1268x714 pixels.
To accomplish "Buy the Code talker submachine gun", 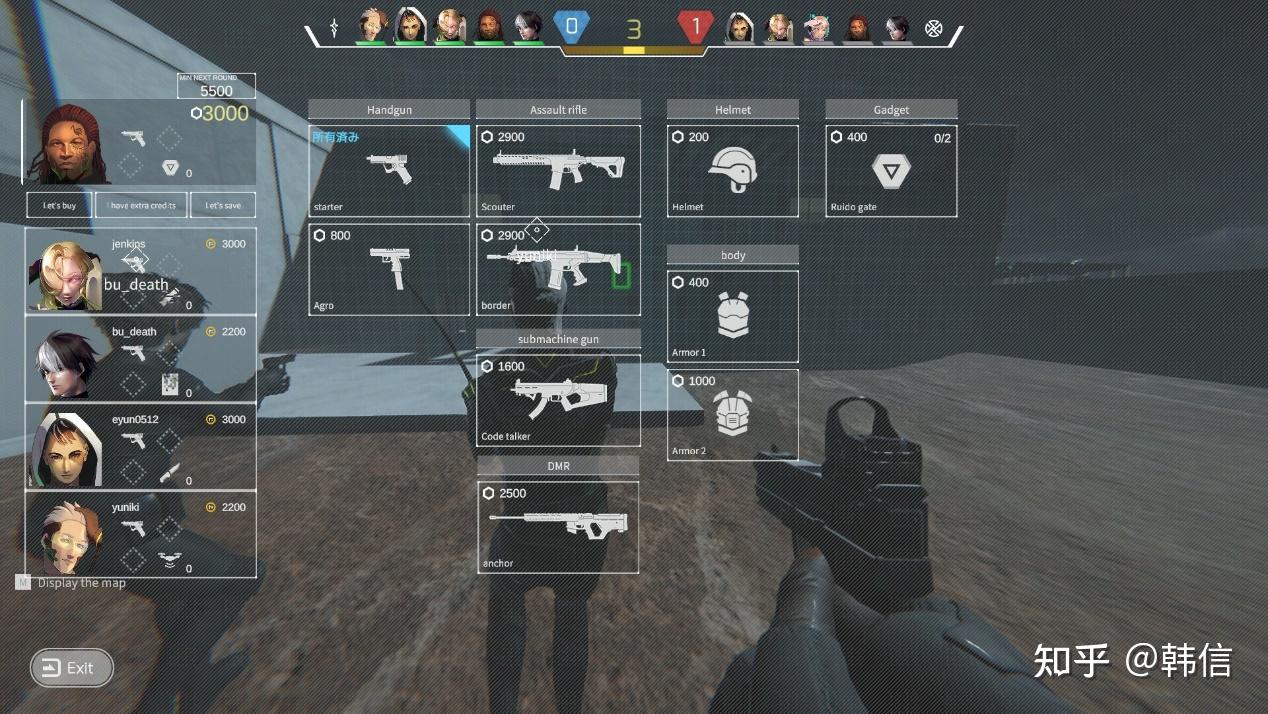I will (558, 400).
